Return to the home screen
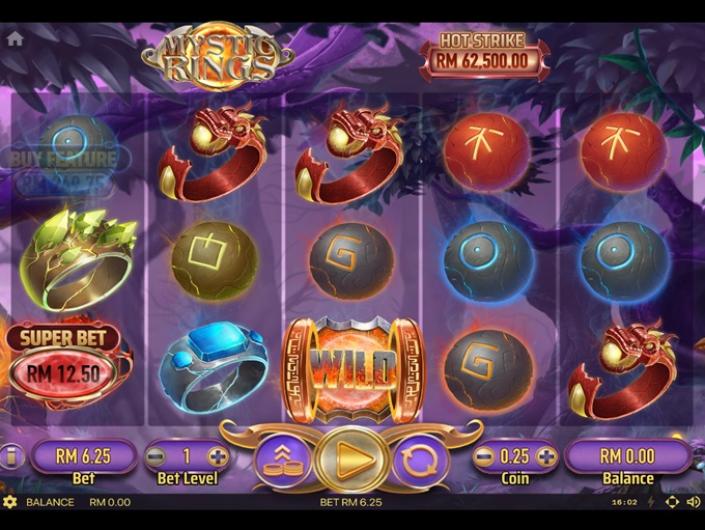This screenshot has width=705, height=530. [15, 39]
